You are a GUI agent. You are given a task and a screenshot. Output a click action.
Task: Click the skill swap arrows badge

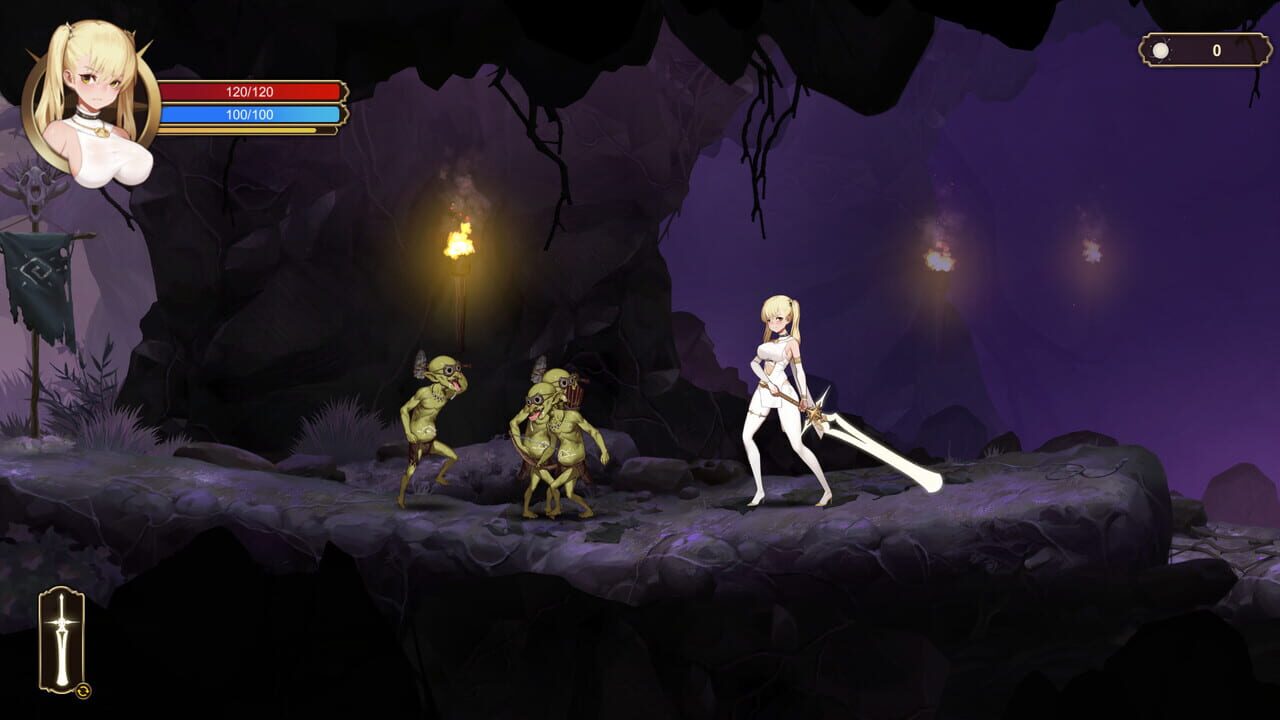(x=83, y=692)
